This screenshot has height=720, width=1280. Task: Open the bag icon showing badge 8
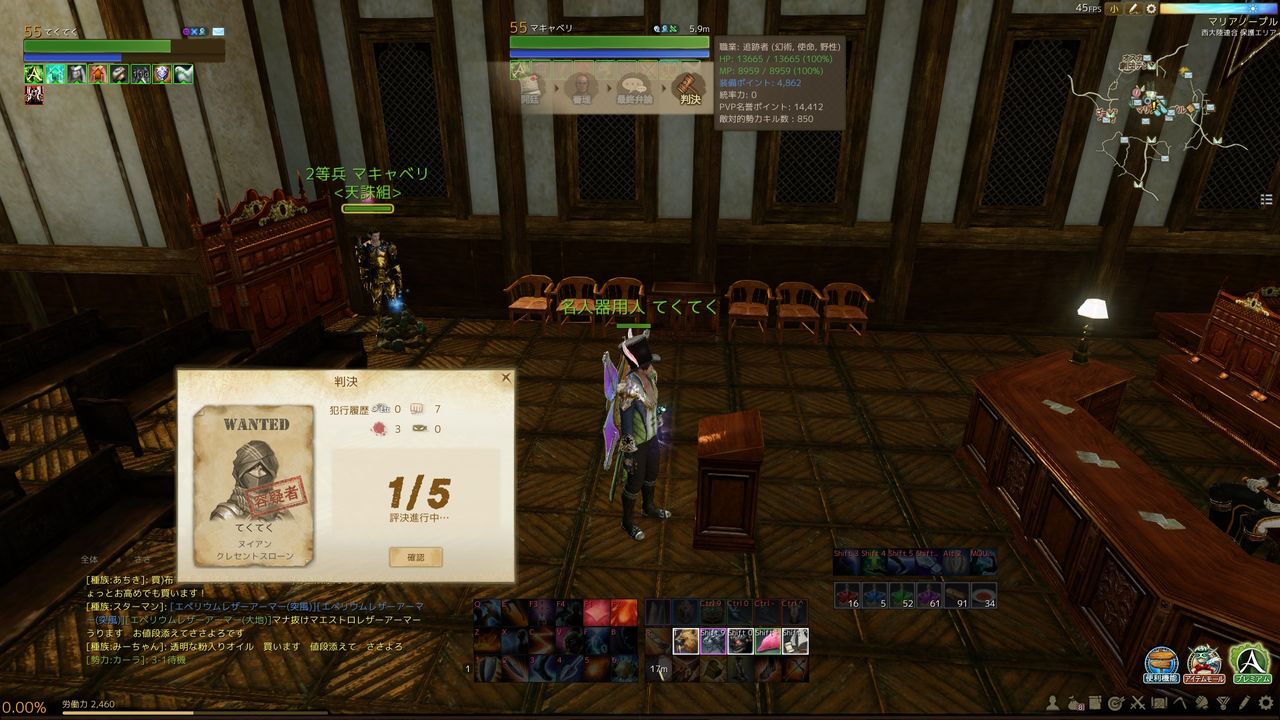click(x=1073, y=701)
